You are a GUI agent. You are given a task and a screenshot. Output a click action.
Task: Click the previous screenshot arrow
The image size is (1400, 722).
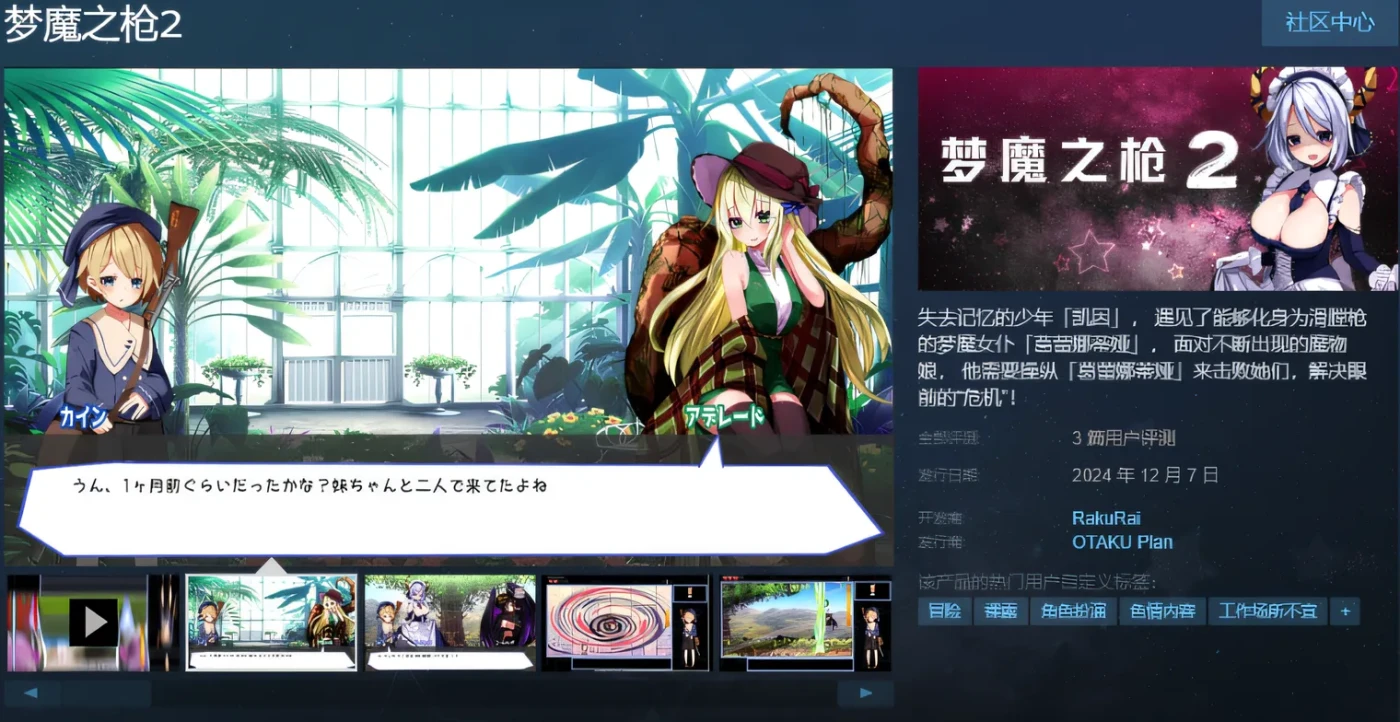pyautogui.click(x=31, y=692)
